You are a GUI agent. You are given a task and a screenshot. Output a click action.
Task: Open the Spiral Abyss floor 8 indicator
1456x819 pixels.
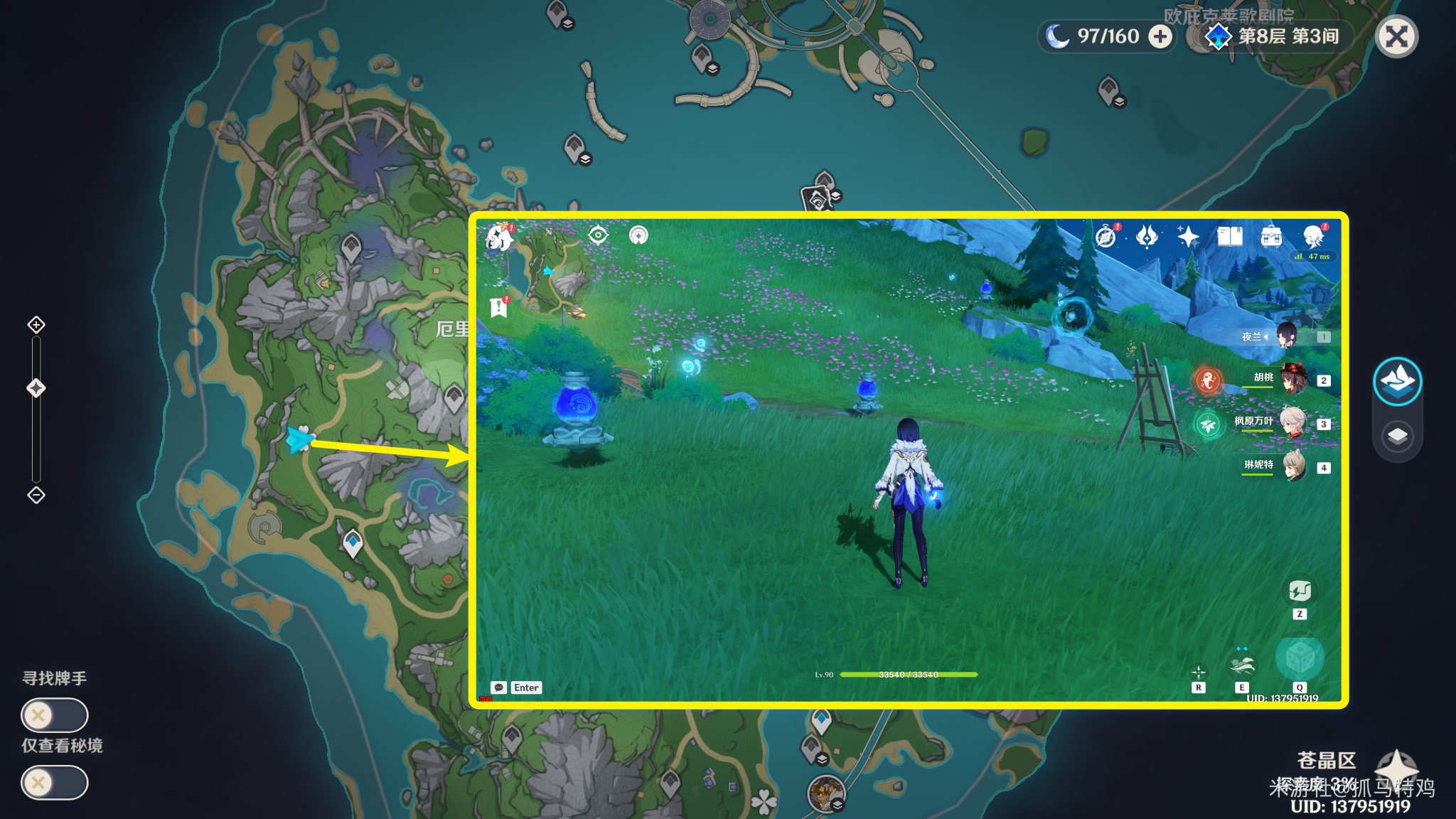tap(1273, 37)
